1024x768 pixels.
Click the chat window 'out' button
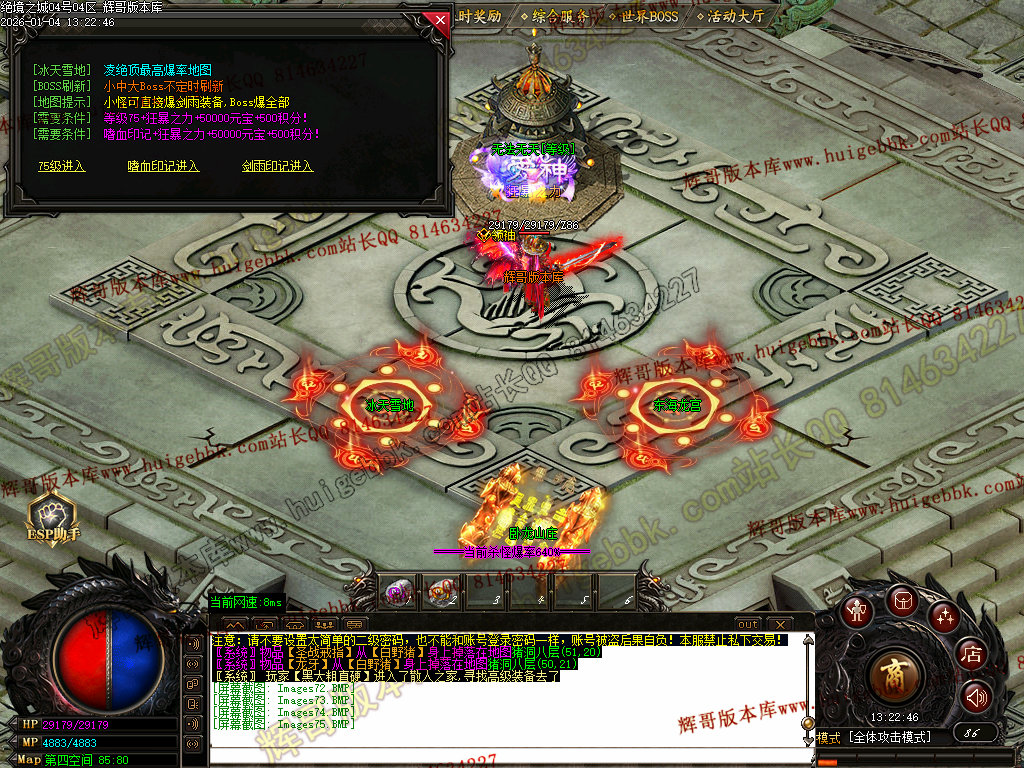pyautogui.click(x=748, y=625)
